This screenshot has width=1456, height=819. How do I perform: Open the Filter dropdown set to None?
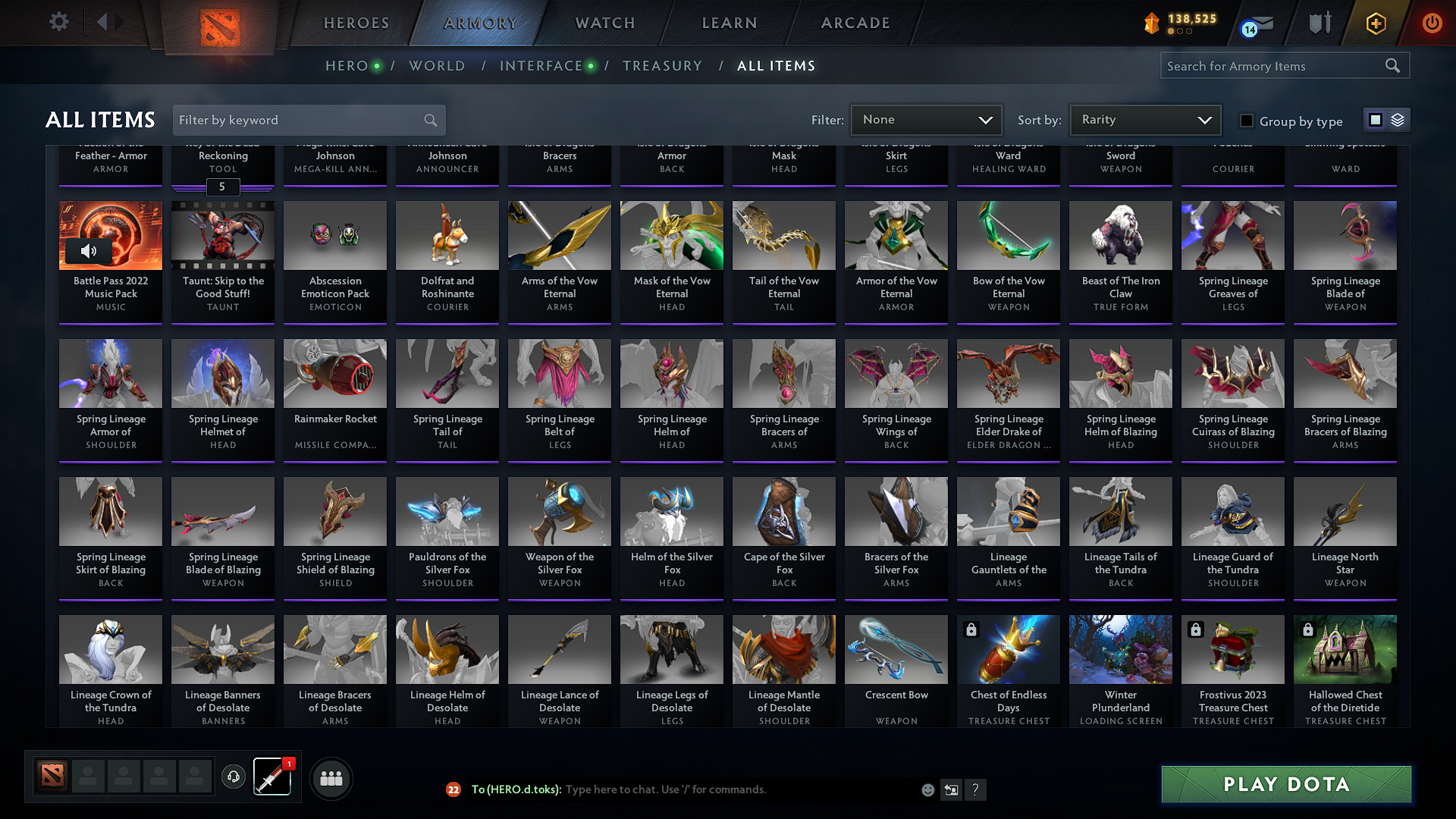(x=926, y=119)
